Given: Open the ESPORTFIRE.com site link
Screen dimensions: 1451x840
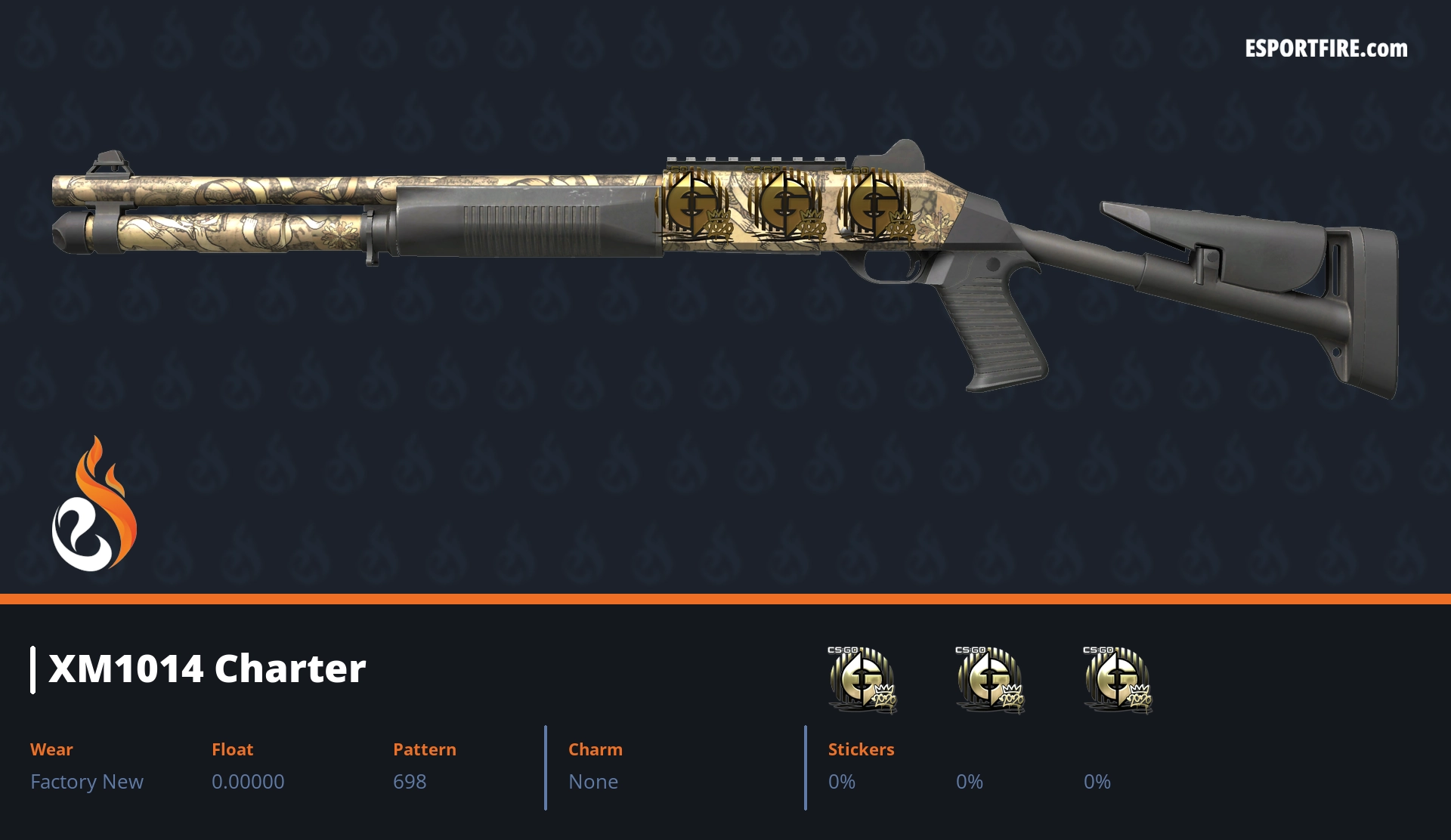Looking at the screenshot, I should pos(1326,49).
